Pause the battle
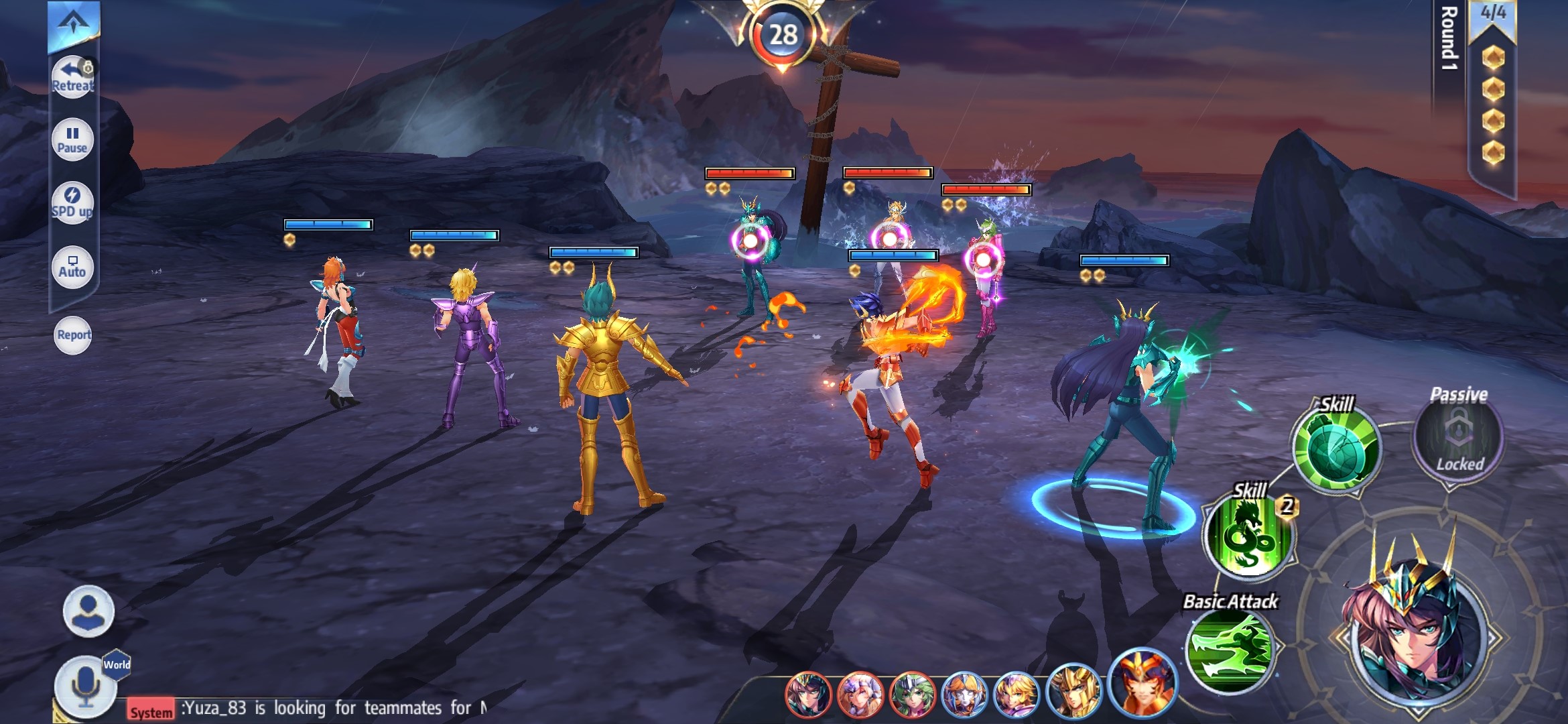 point(72,139)
